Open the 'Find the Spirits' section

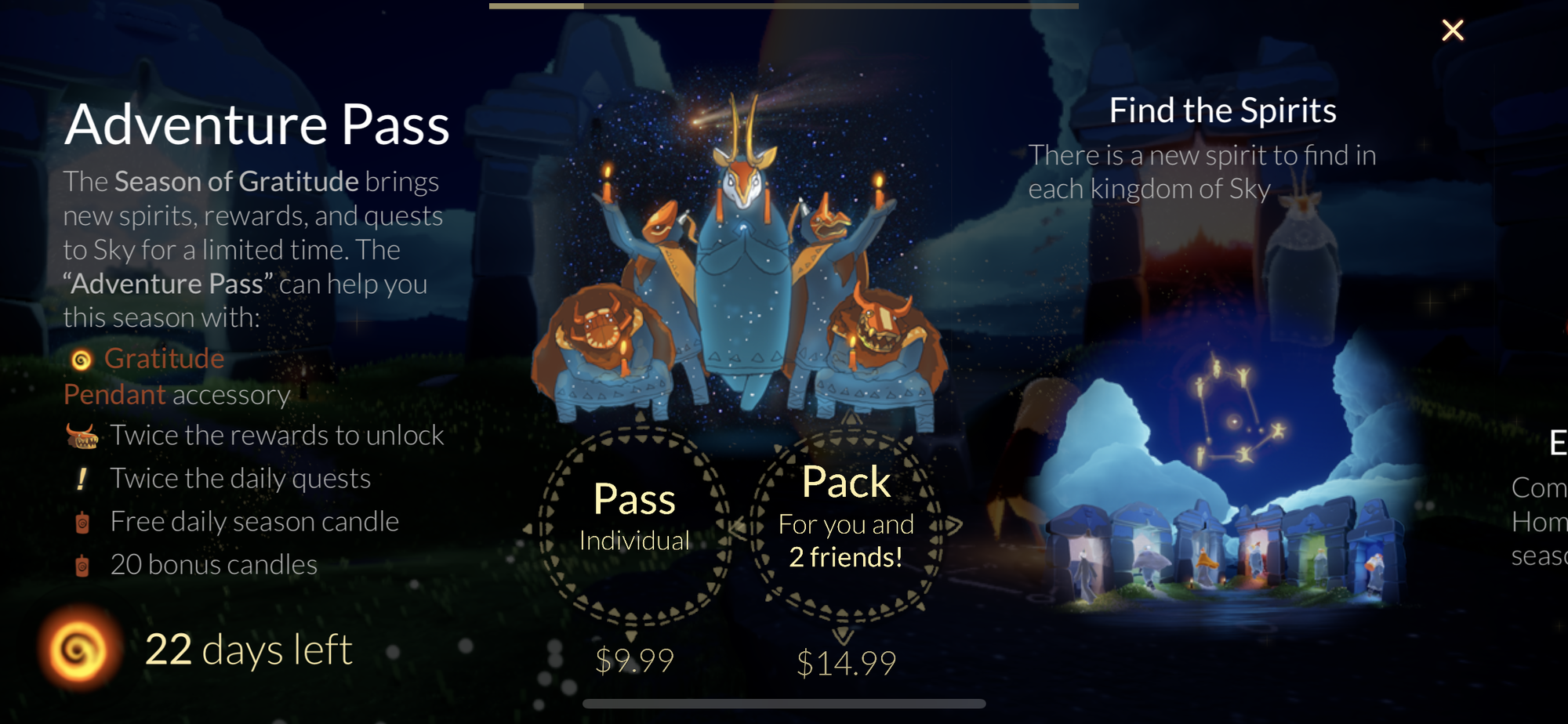1223,110
